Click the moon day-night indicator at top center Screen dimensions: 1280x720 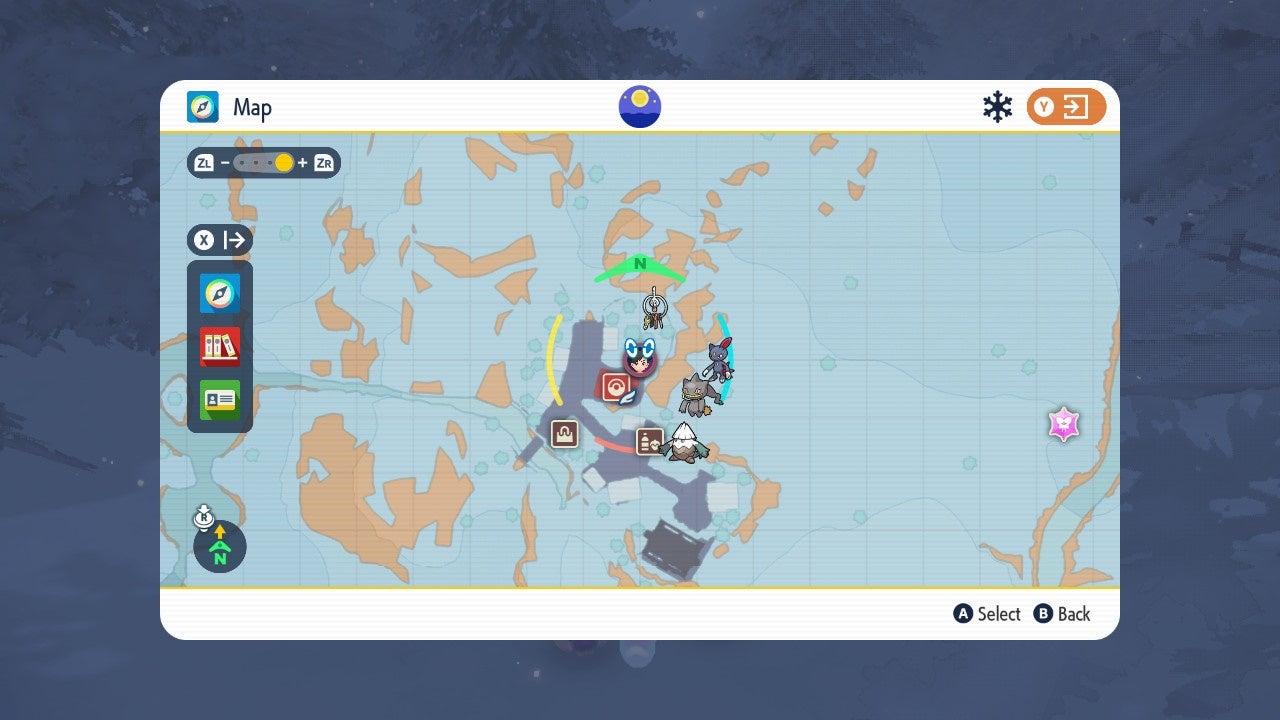click(638, 106)
